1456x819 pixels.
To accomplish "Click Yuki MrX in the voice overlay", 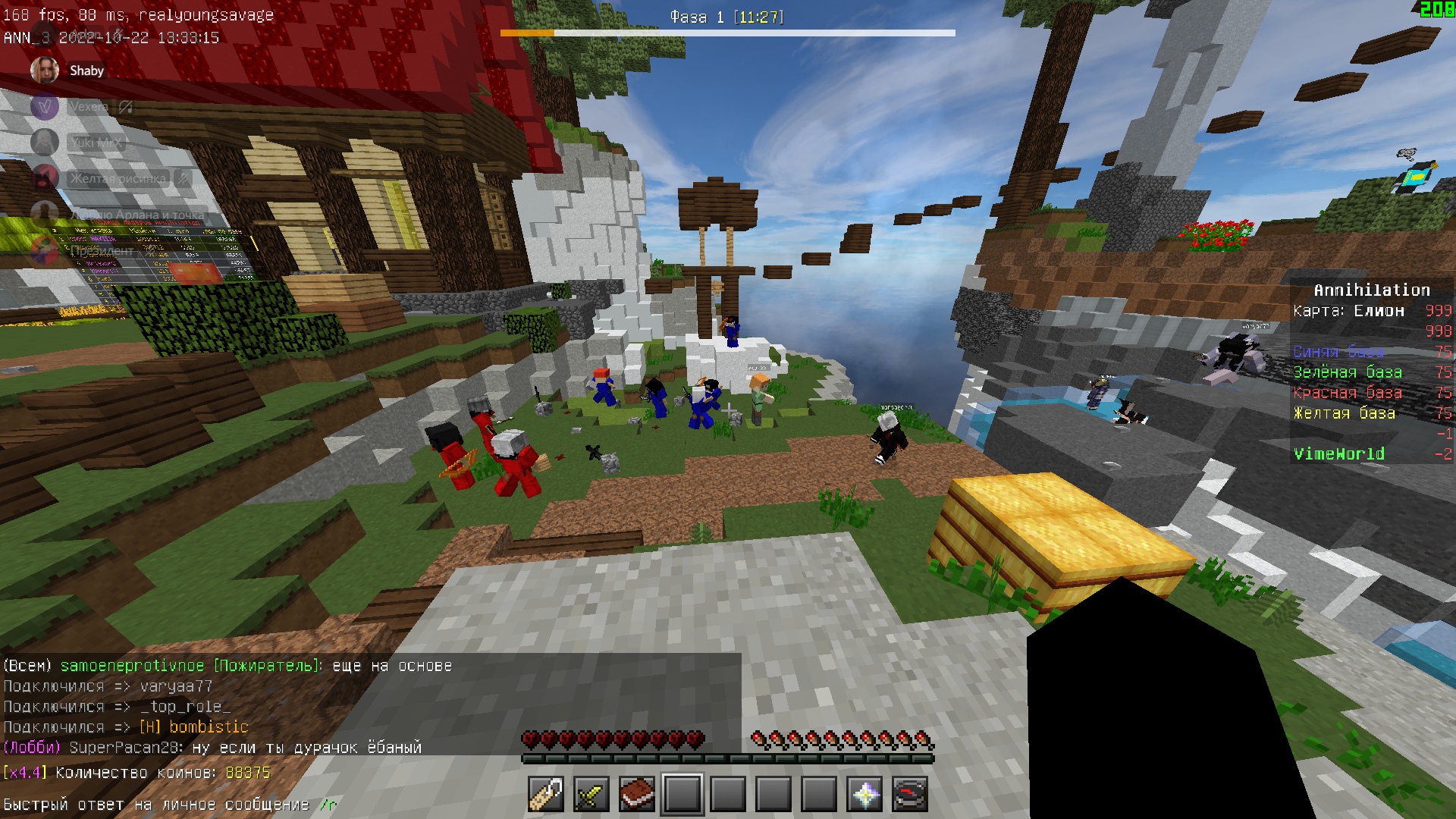I will click(95, 143).
